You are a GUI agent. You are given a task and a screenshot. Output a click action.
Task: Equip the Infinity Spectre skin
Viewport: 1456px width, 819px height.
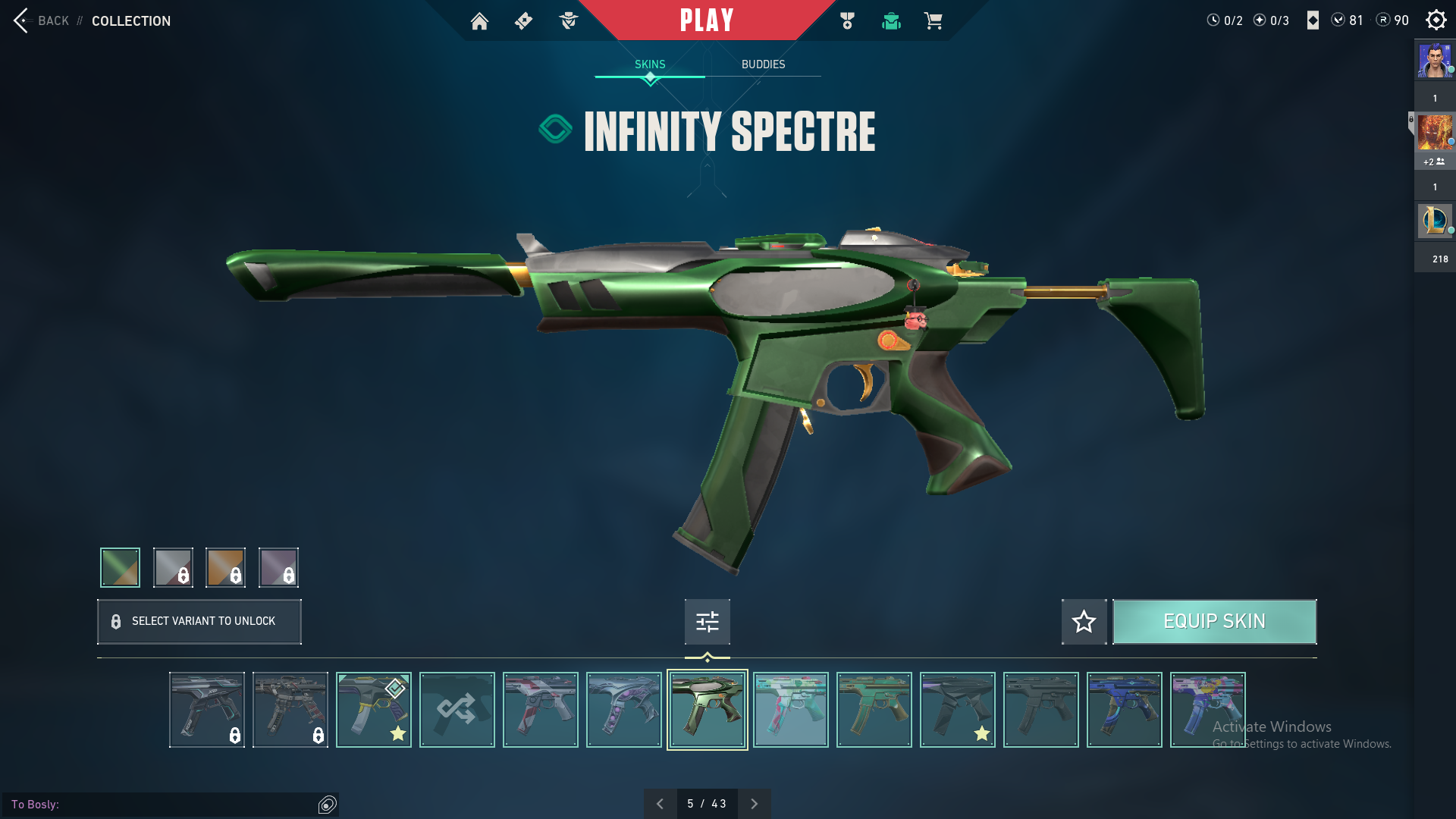click(1214, 622)
